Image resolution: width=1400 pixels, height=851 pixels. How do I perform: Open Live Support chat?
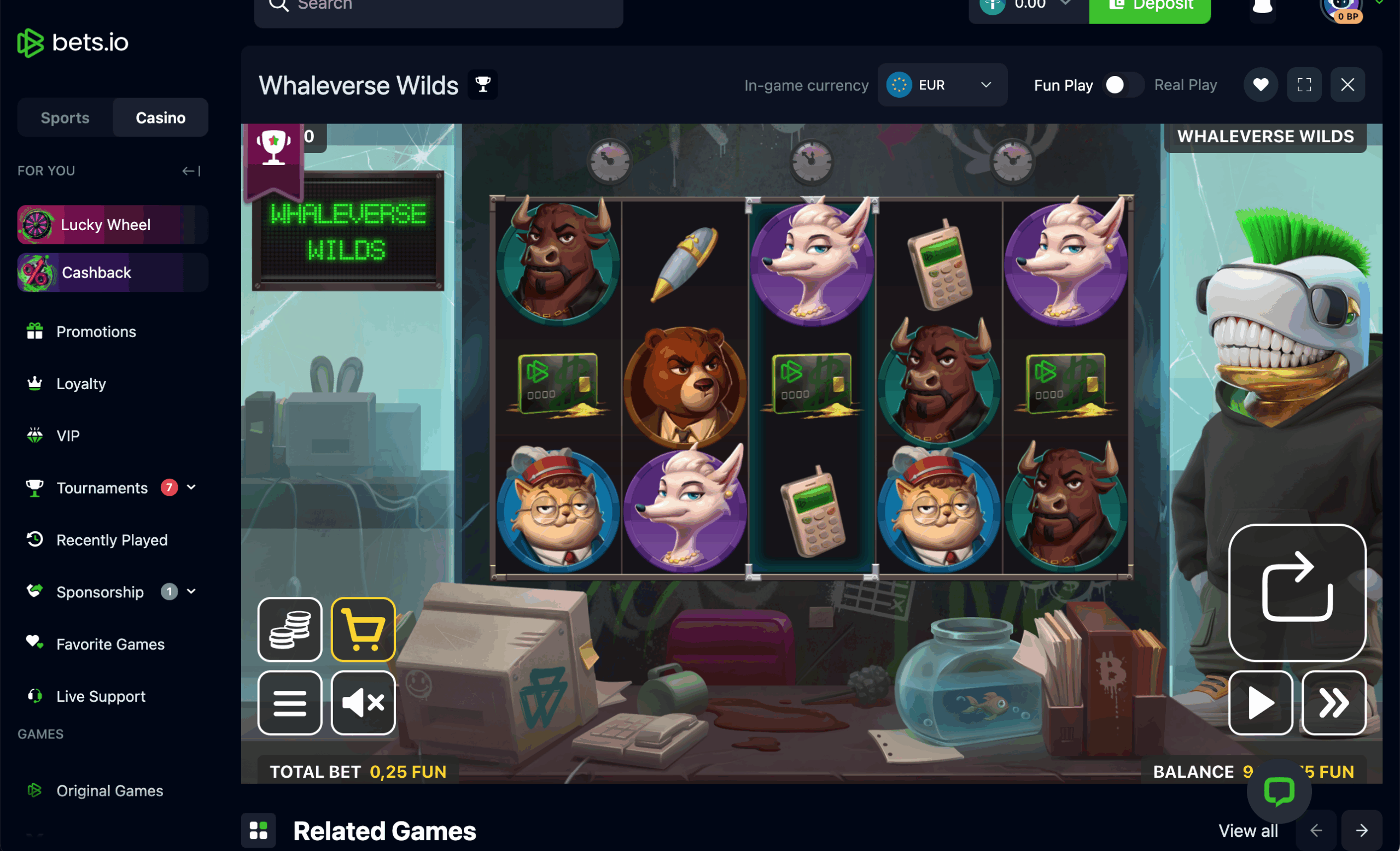pyautogui.click(x=100, y=695)
